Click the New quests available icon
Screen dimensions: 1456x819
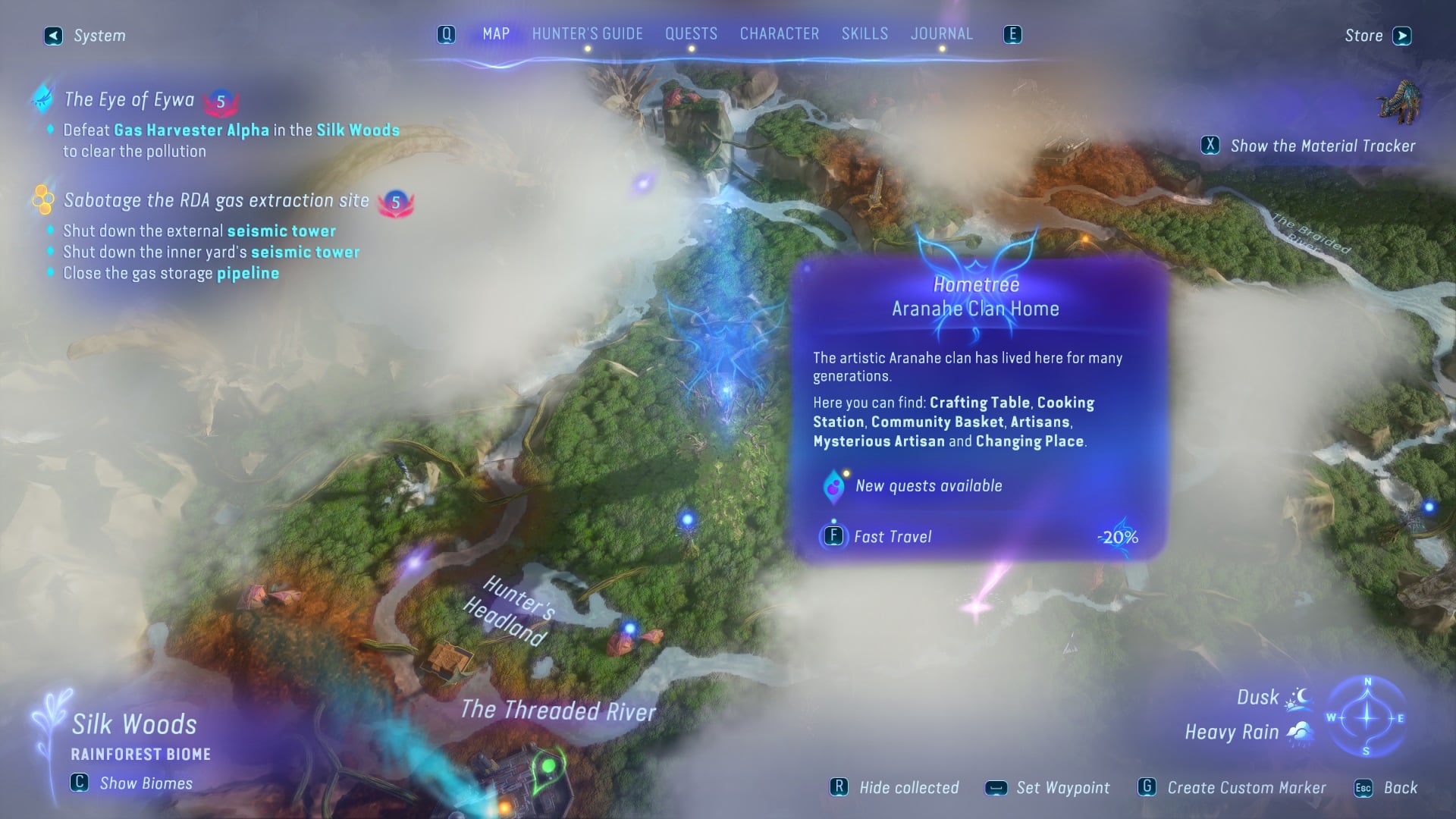click(836, 485)
